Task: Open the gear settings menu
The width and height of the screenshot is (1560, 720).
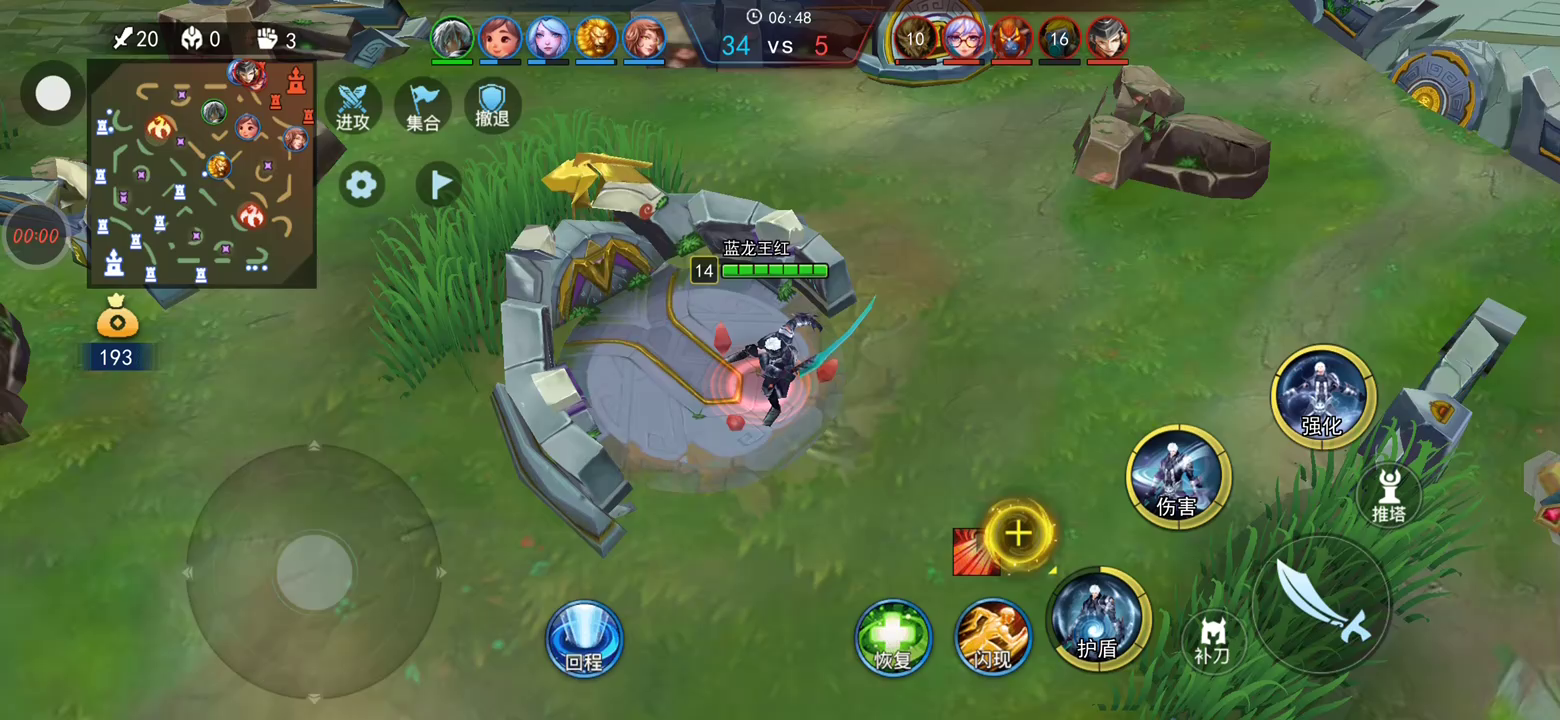Action: pyautogui.click(x=362, y=184)
